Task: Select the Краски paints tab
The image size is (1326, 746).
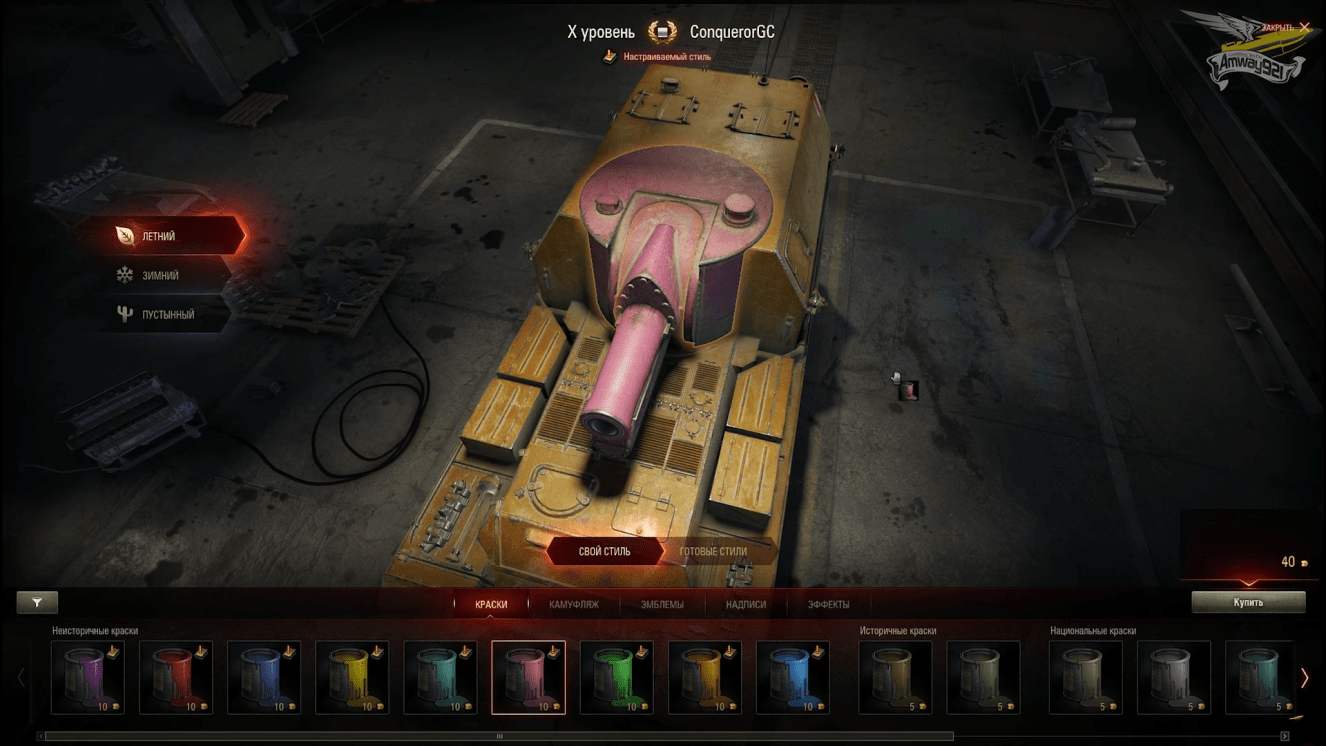Action: point(491,604)
